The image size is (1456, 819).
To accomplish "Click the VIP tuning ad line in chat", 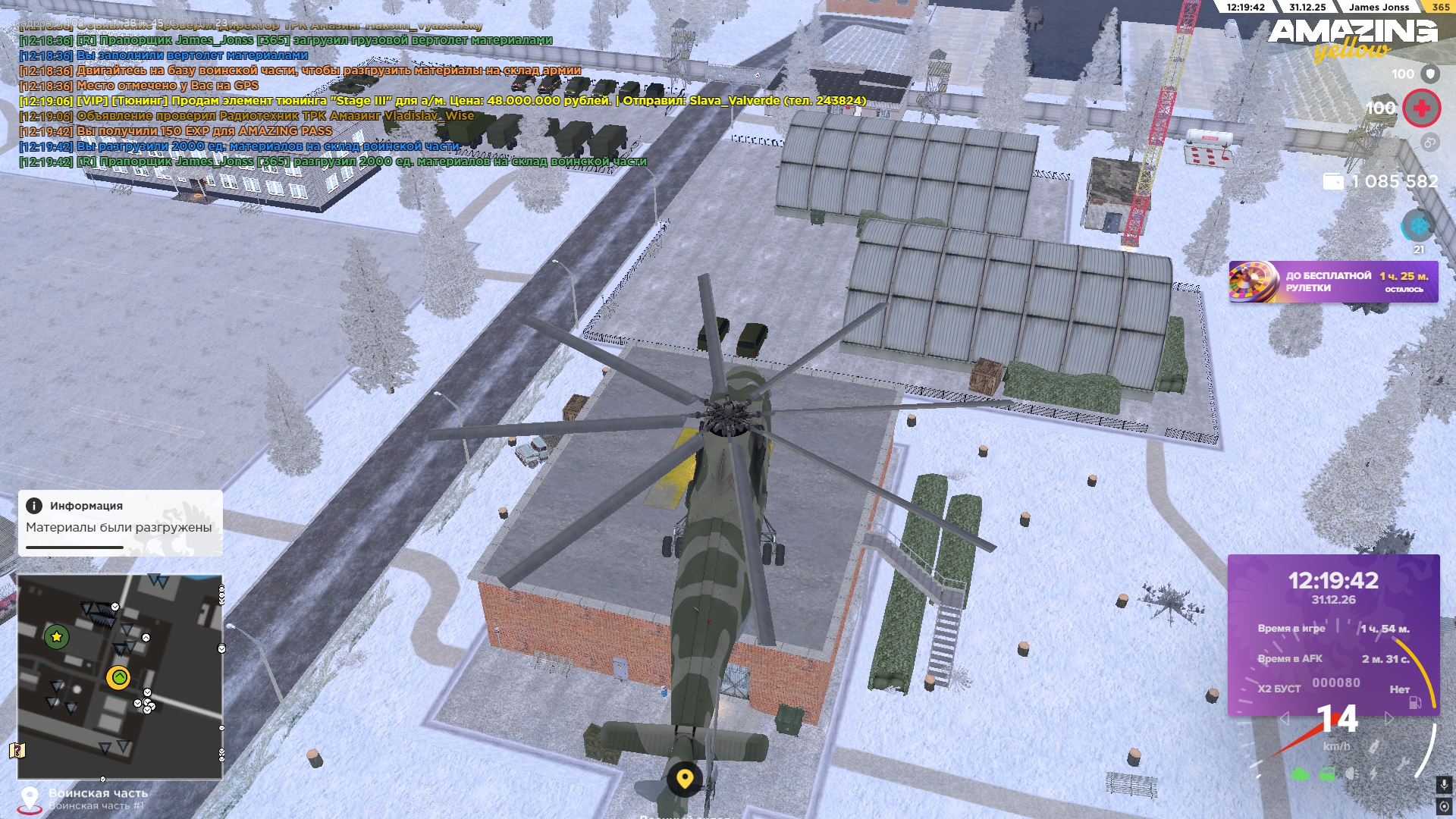I will [470, 101].
